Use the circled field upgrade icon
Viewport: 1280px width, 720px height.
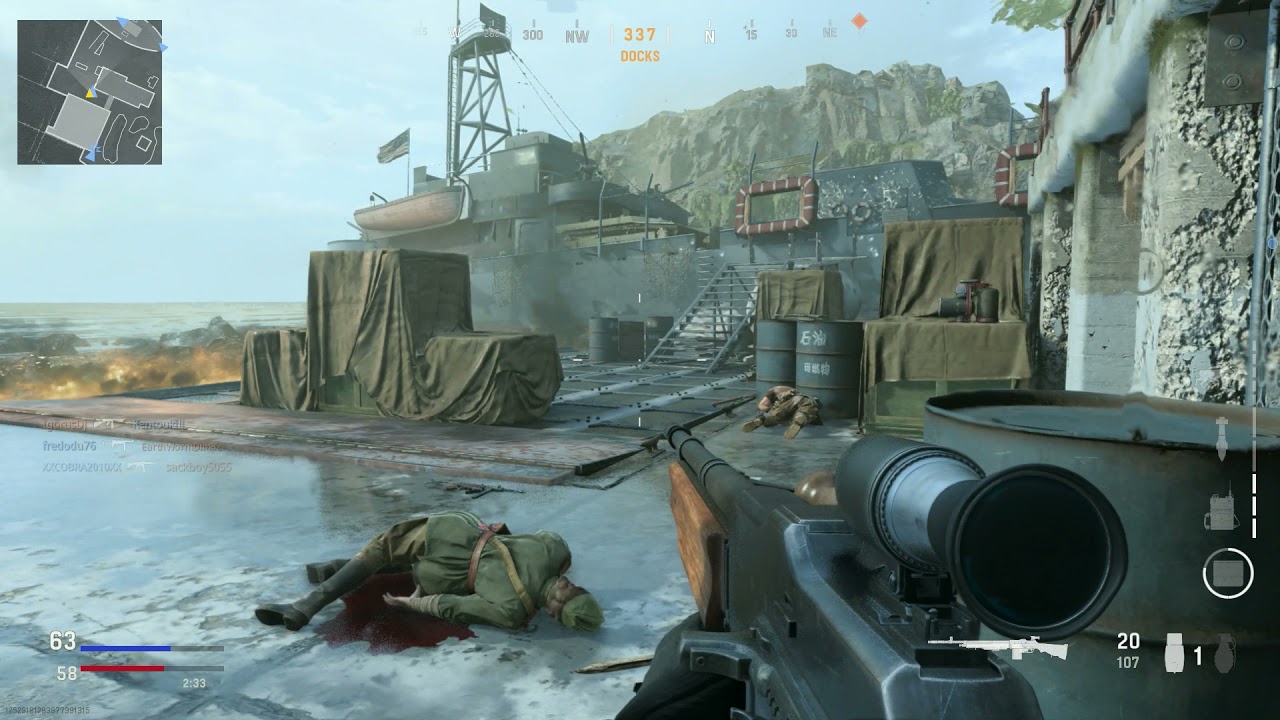pos(1227,574)
